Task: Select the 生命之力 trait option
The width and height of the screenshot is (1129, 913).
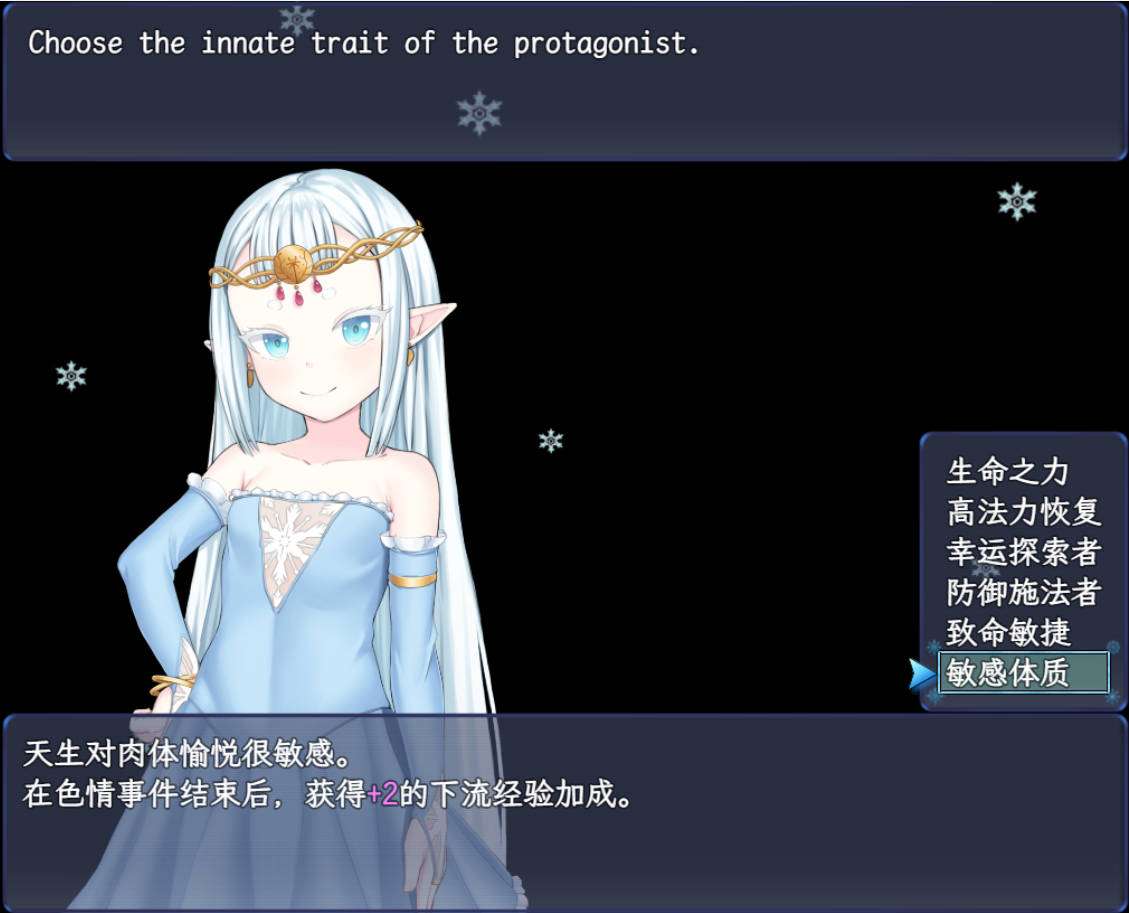Action: 1007,471
